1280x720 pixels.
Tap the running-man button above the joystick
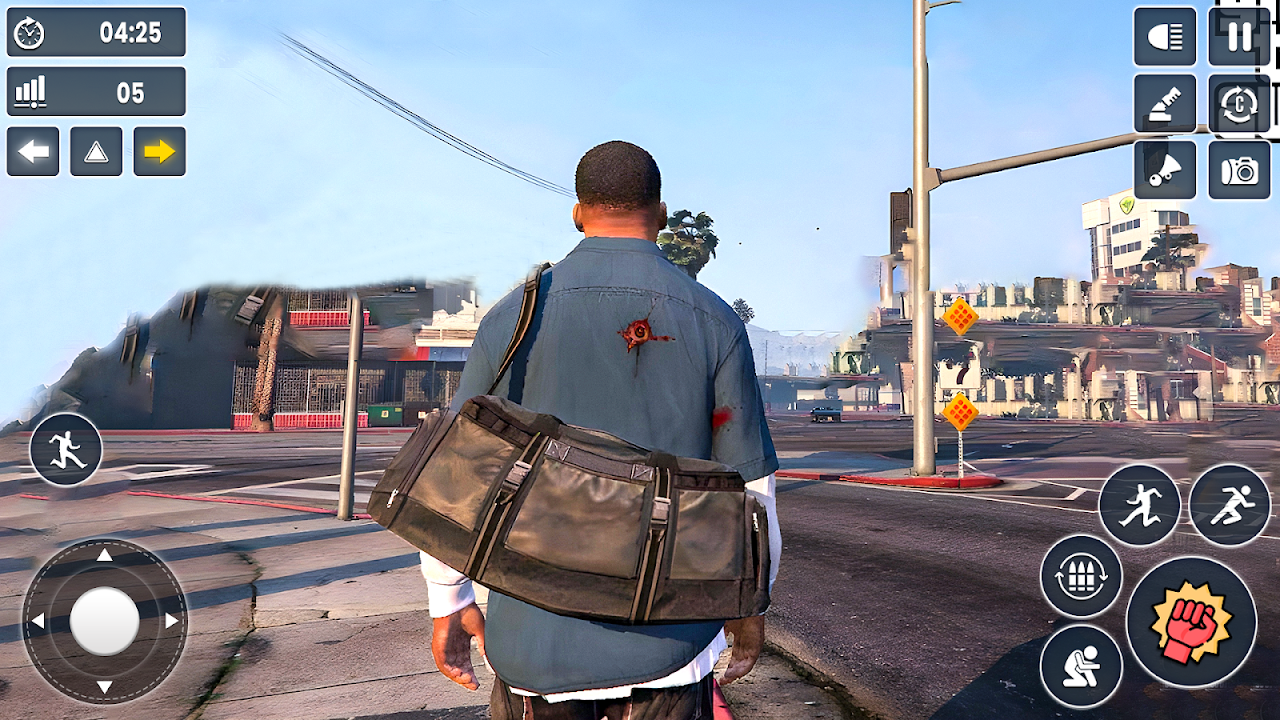point(66,450)
